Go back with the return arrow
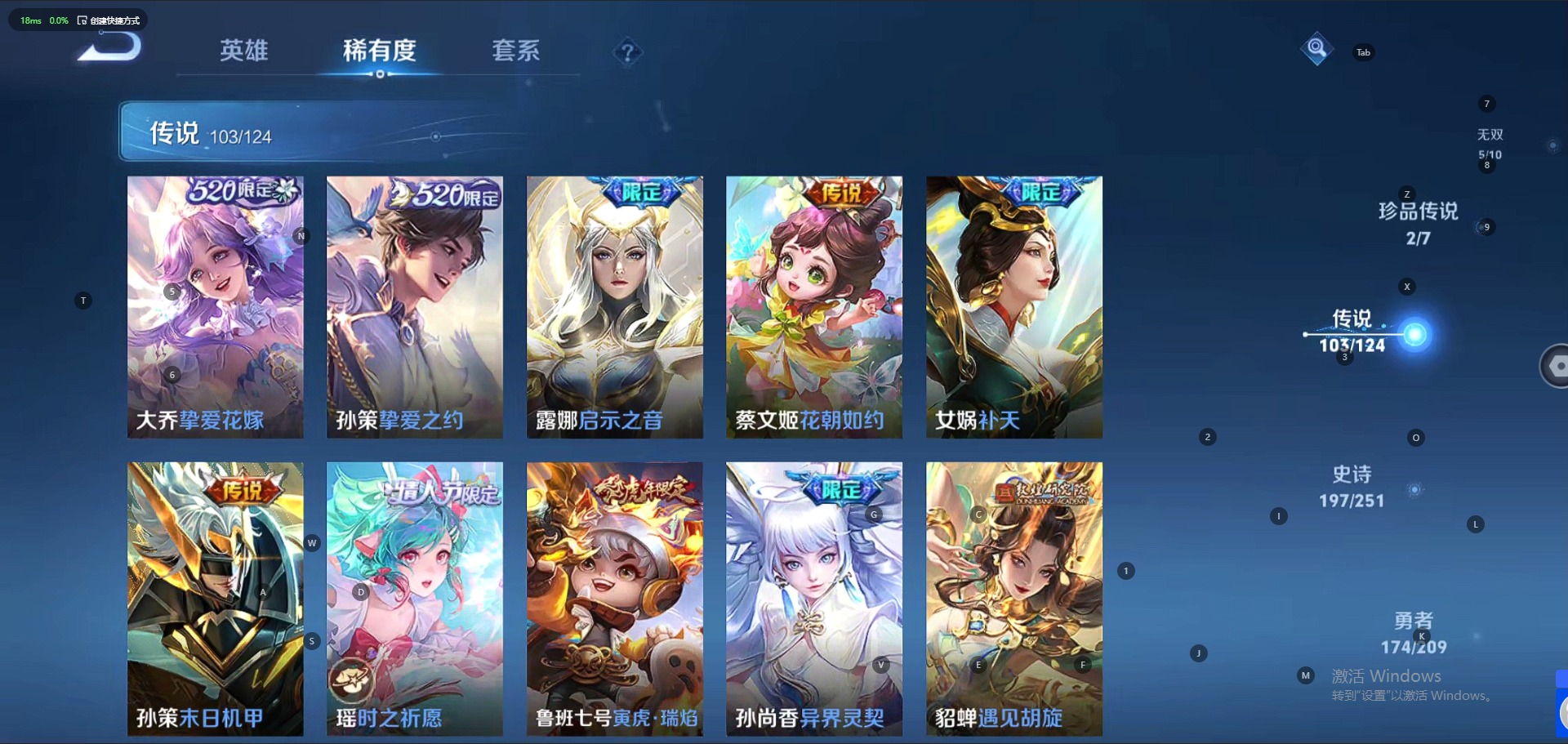 (110, 49)
